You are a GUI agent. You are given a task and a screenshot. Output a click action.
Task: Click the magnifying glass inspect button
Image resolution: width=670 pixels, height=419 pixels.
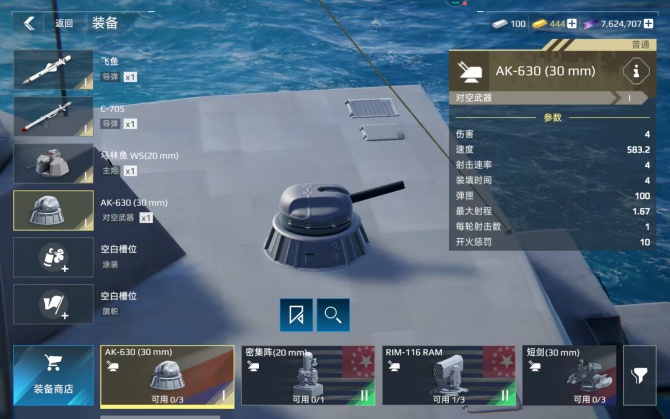tap(333, 315)
